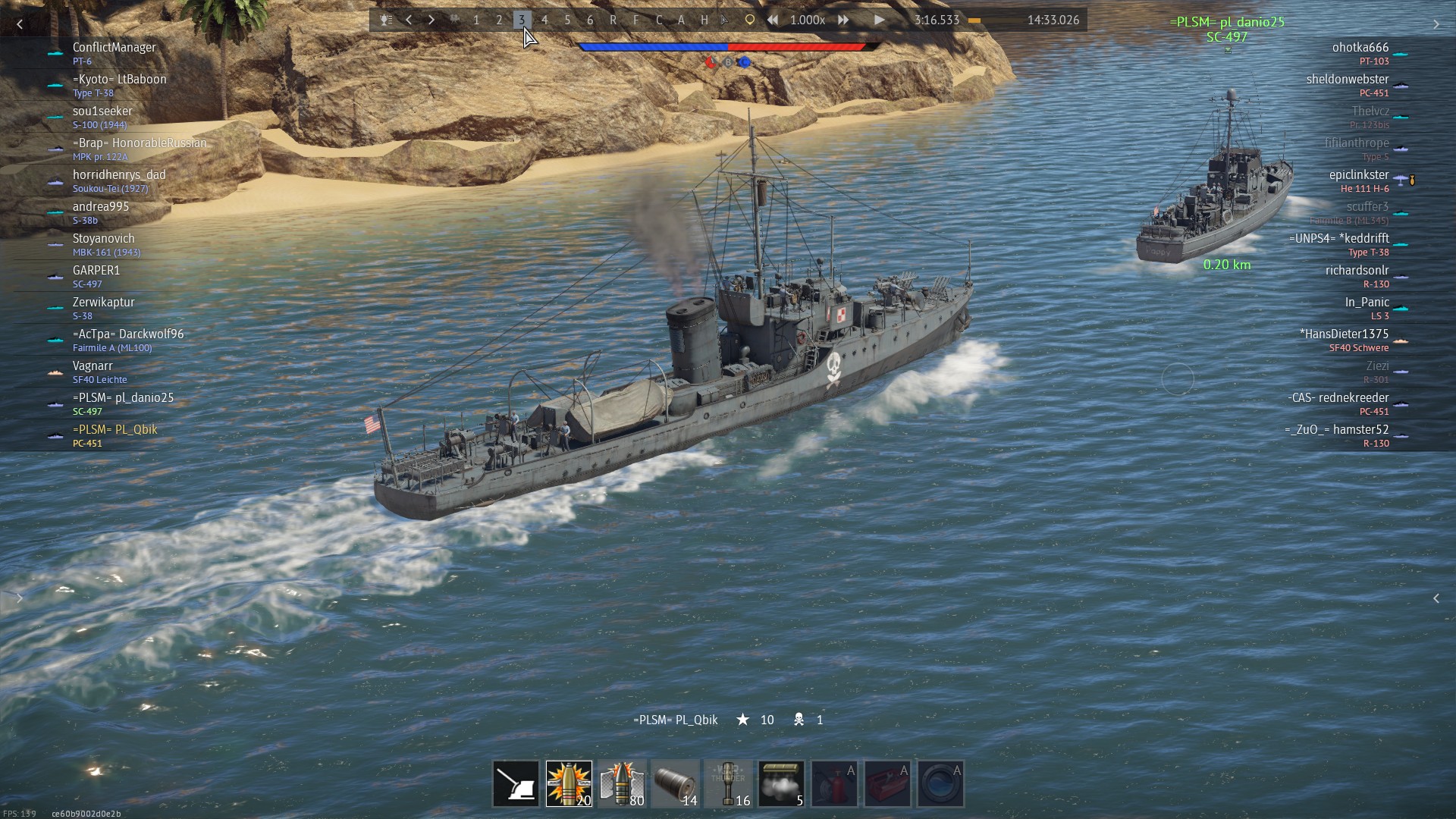The height and width of the screenshot is (819, 1456).
Task: Choose the armor-piercing shell slot with 80 rounds
Action: click(x=622, y=783)
